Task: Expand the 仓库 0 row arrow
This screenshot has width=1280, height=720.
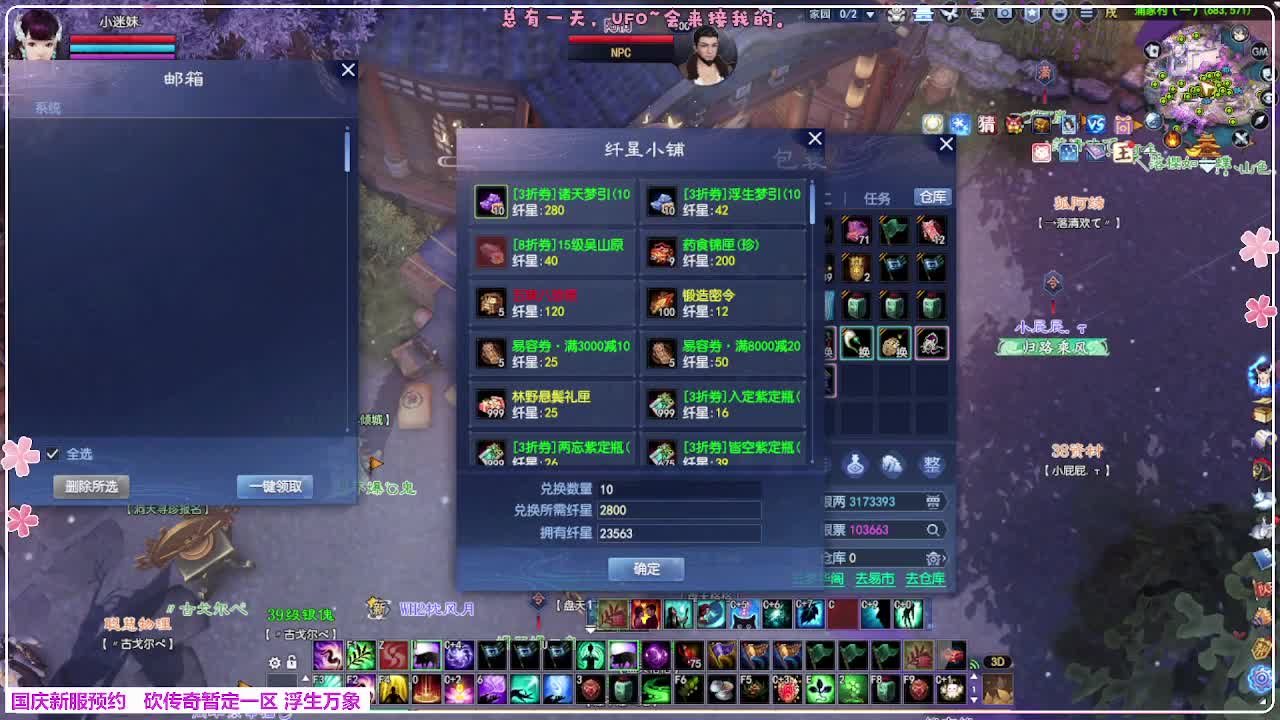Action: pos(945,558)
